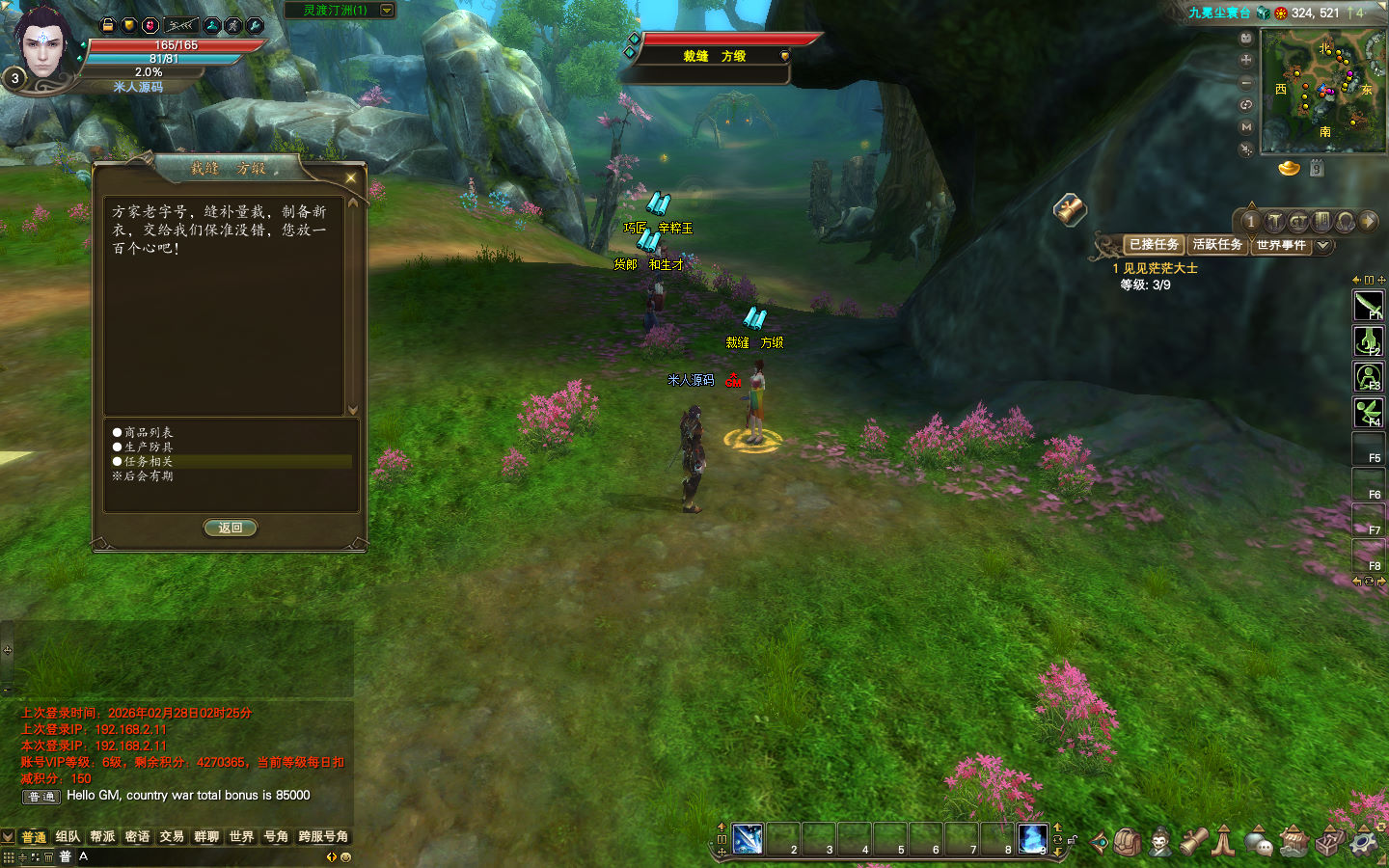The image size is (1389, 868).
Task: Close the 裁缝 方缎 dialogue window
Action: (x=350, y=177)
